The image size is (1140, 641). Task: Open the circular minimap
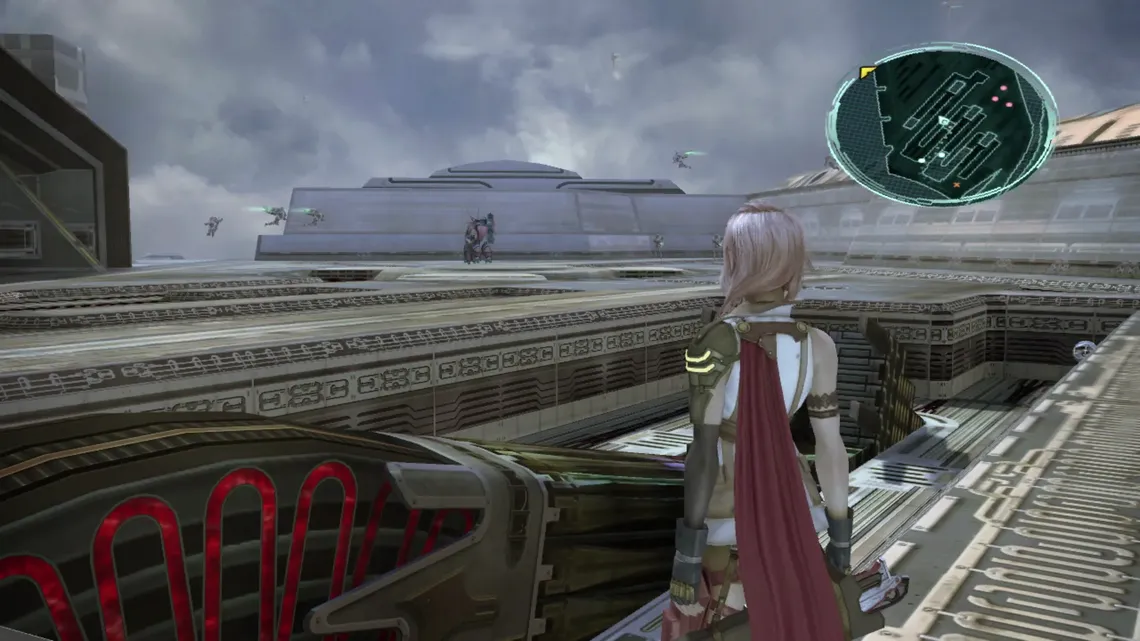click(x=941, y=123)
